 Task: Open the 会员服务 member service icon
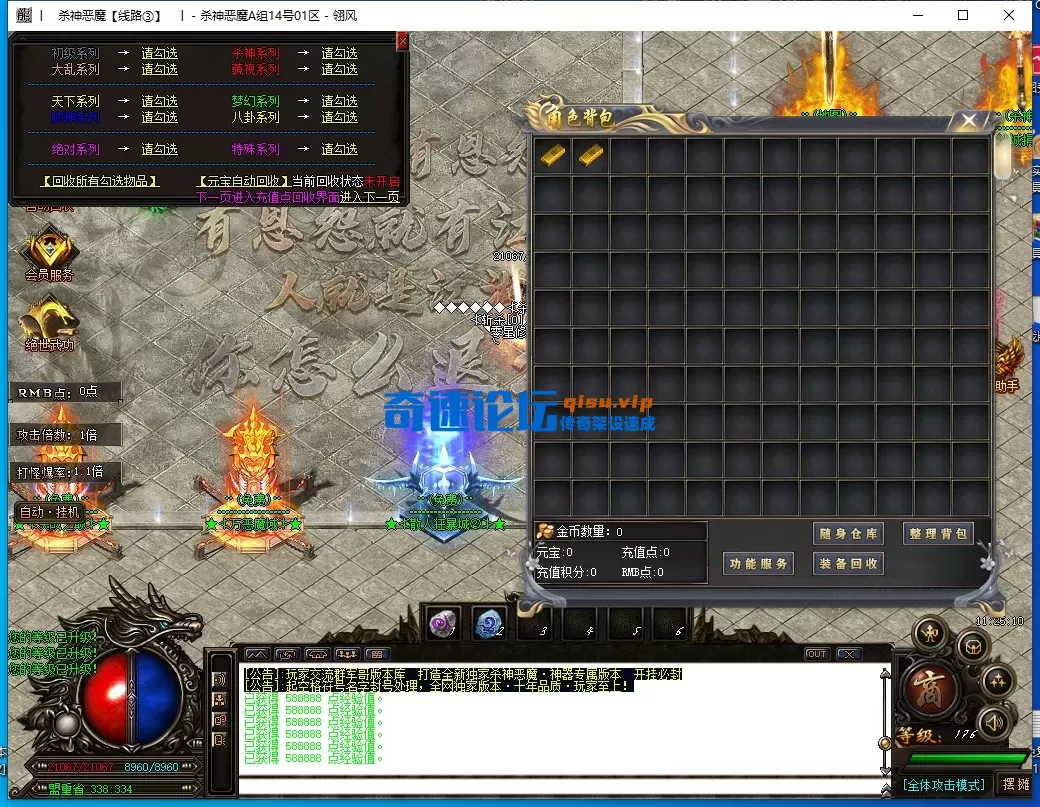click(49, 254)
